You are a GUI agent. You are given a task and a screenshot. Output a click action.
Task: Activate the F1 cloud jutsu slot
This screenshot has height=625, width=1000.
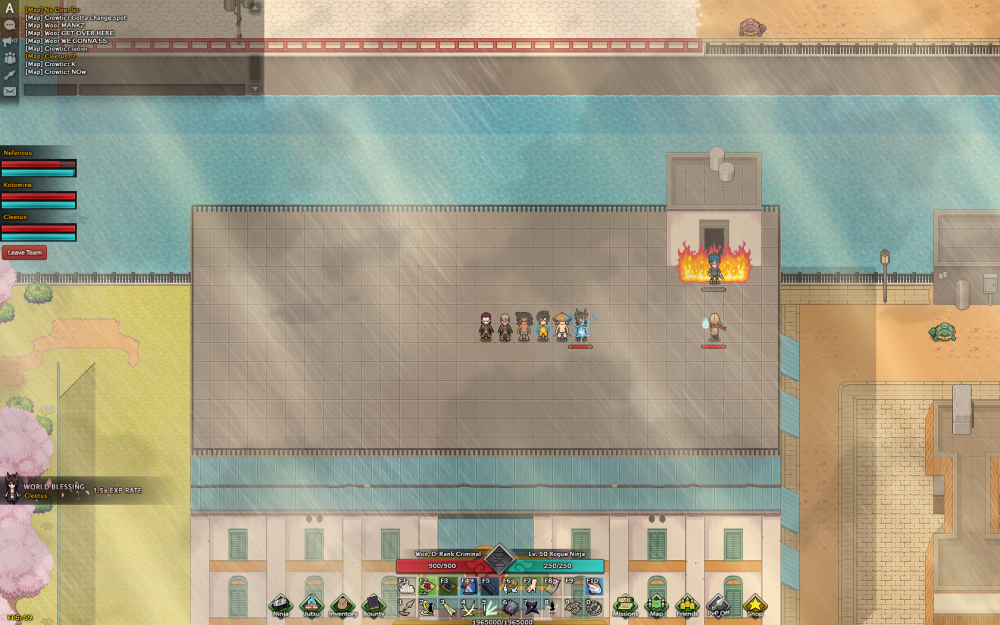point(407,586)
